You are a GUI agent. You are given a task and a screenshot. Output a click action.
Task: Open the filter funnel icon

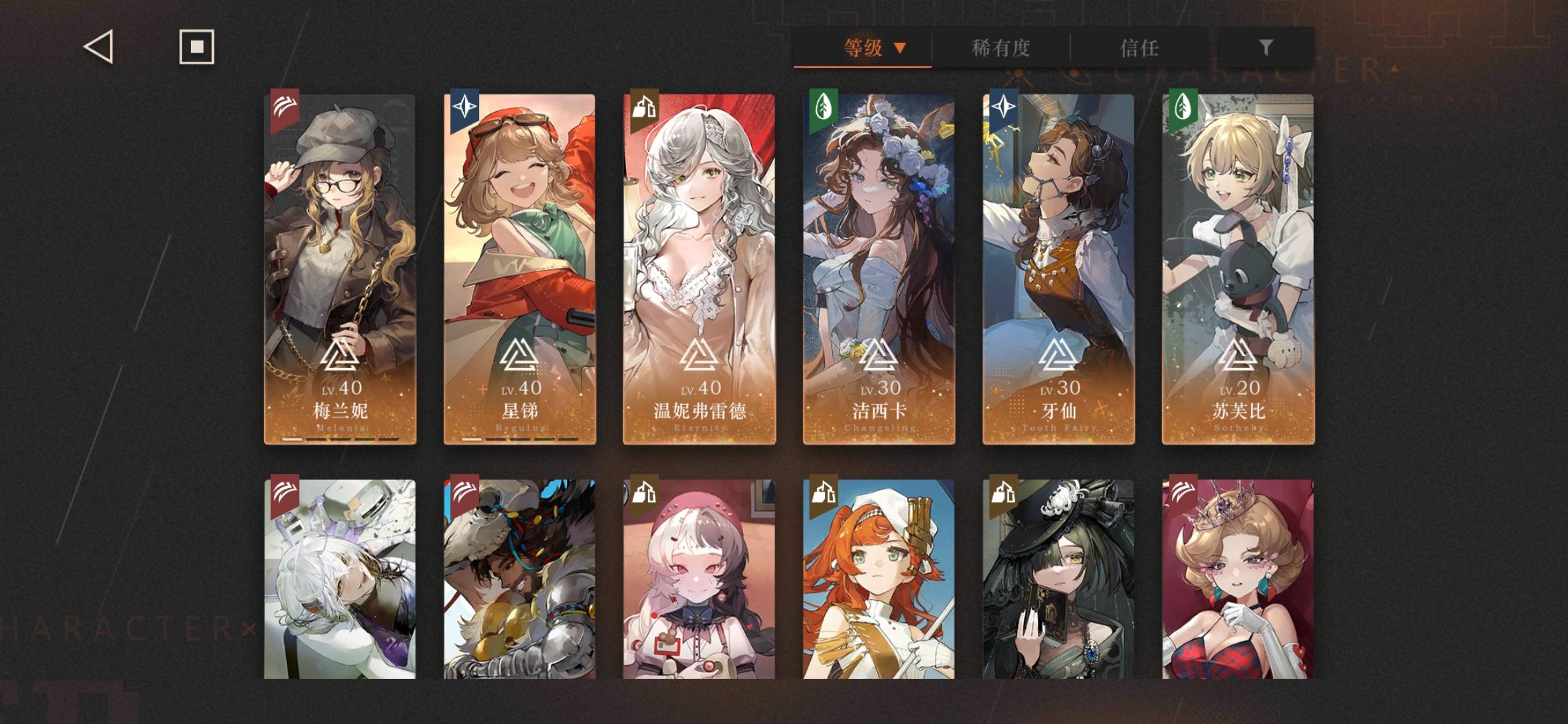pyautogui.click(x=1266, y=48)
